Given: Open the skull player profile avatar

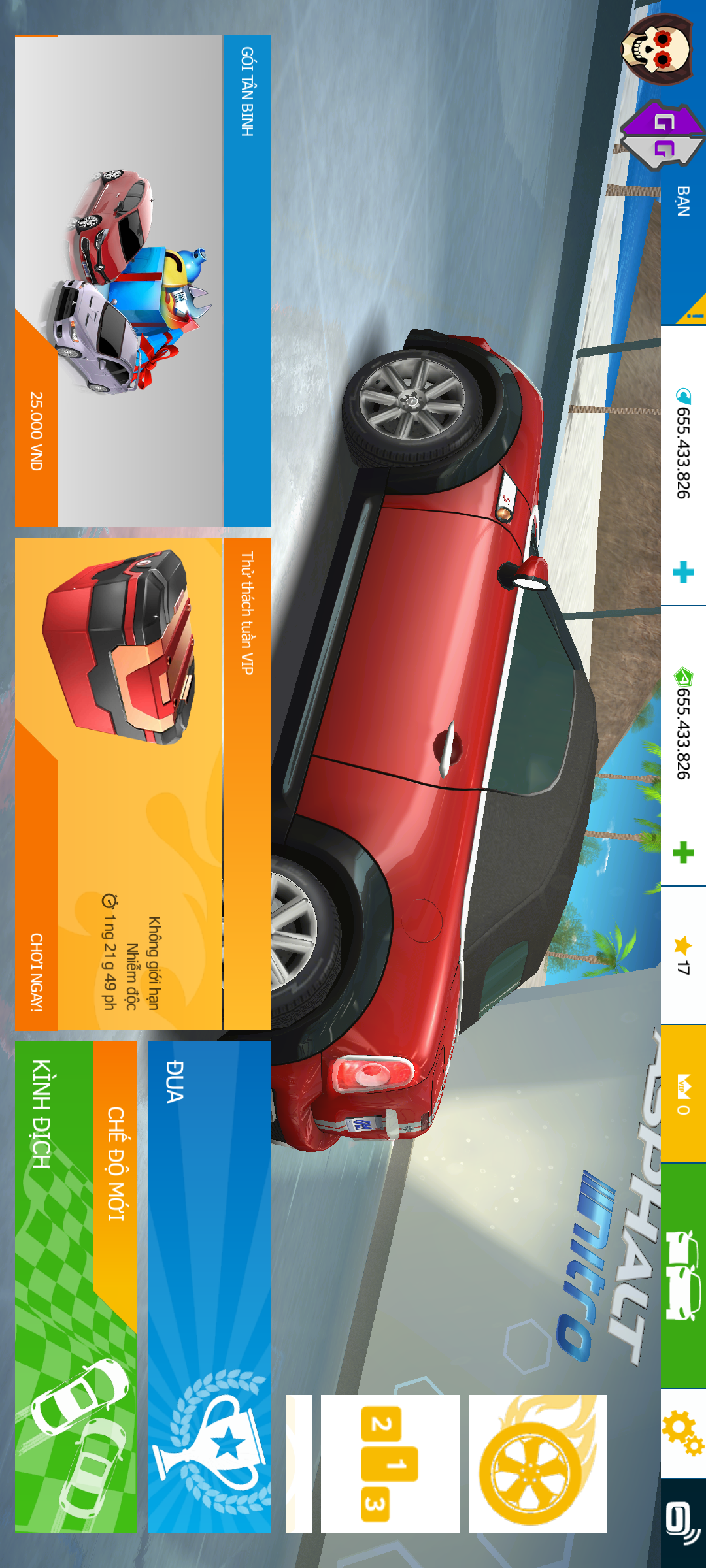Looking at the screenshot, I should pyautogui.click(x=656, y=50).
